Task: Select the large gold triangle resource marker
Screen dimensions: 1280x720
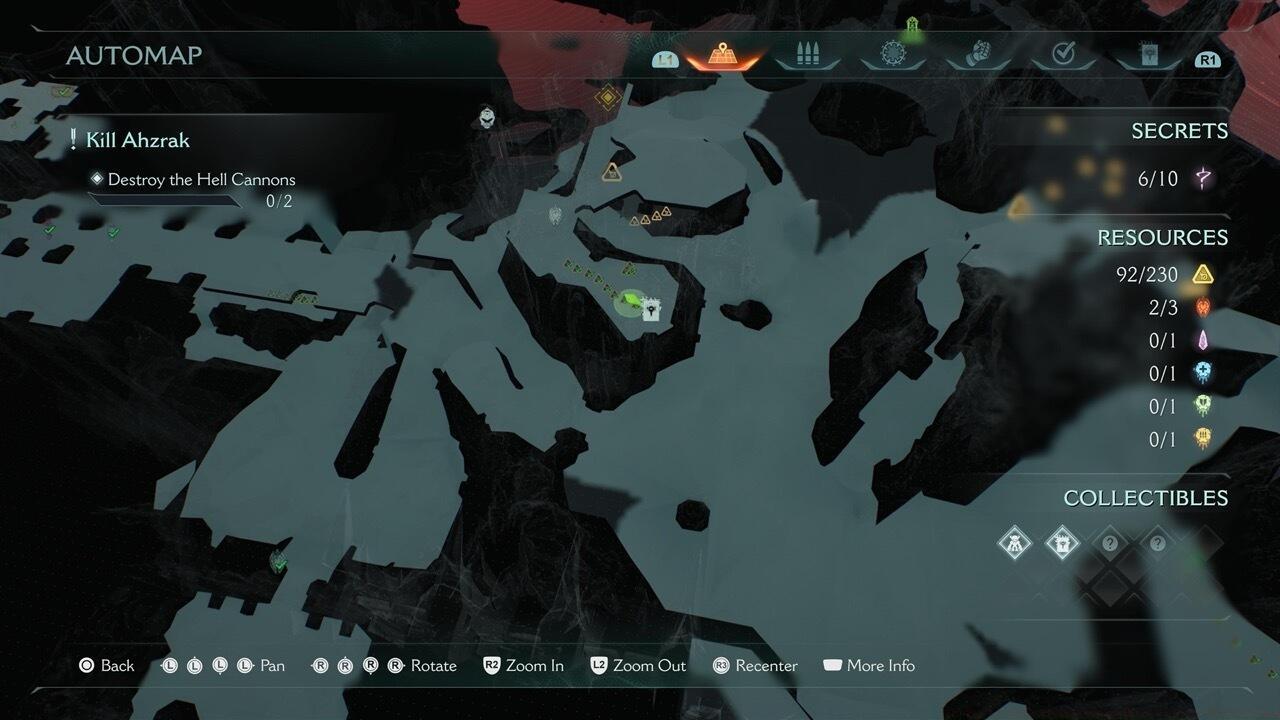Action: click(x=612, y=173)
